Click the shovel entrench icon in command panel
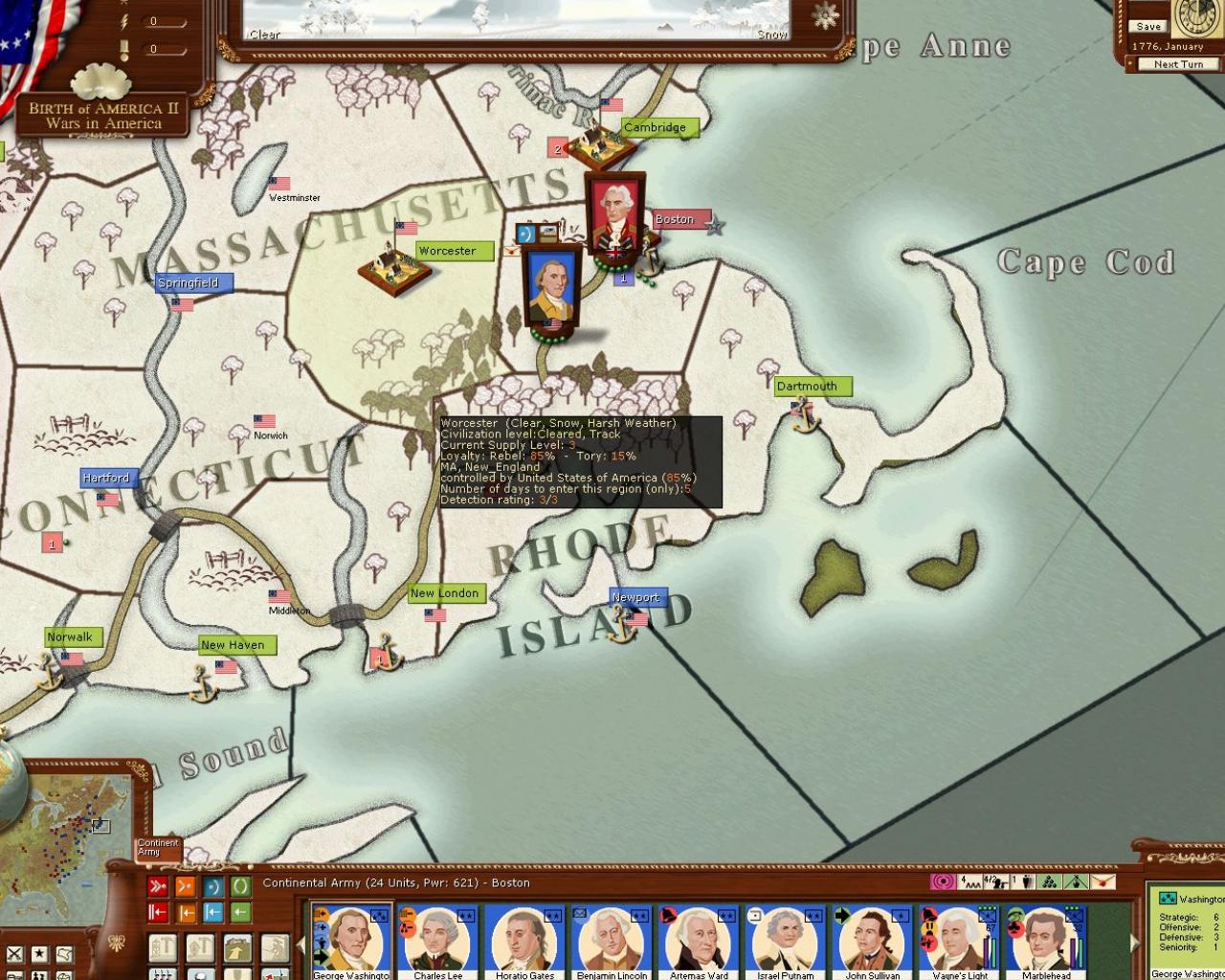 coord(238,973)
